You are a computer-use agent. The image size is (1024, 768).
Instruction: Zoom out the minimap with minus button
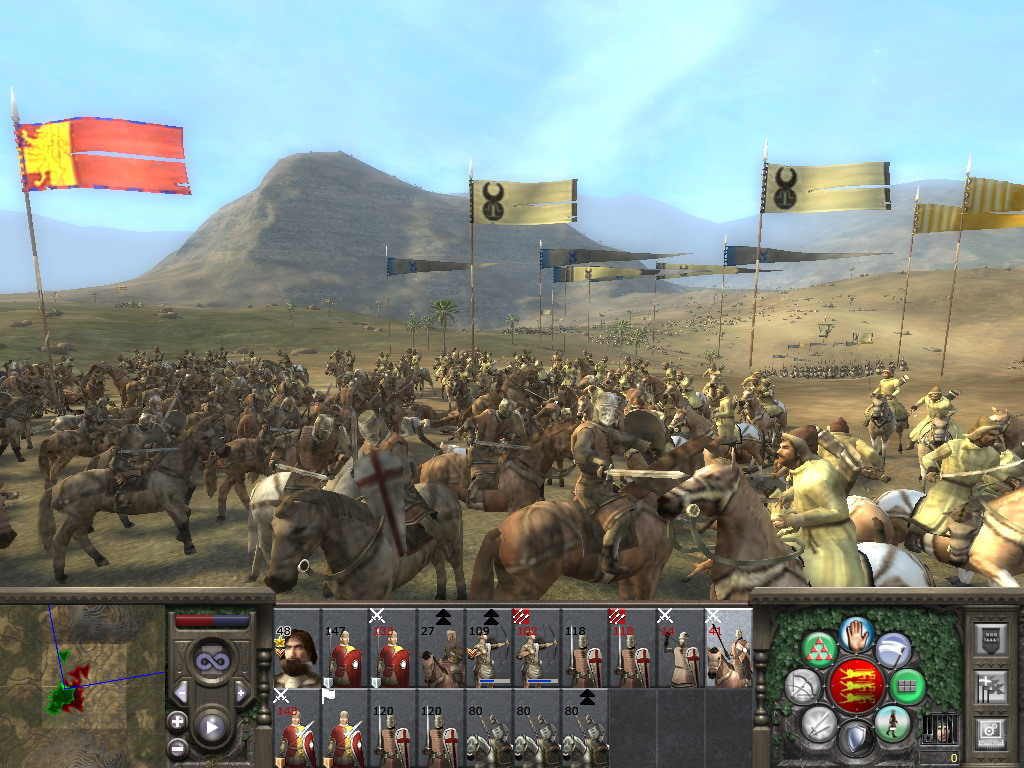coord(178,746)
